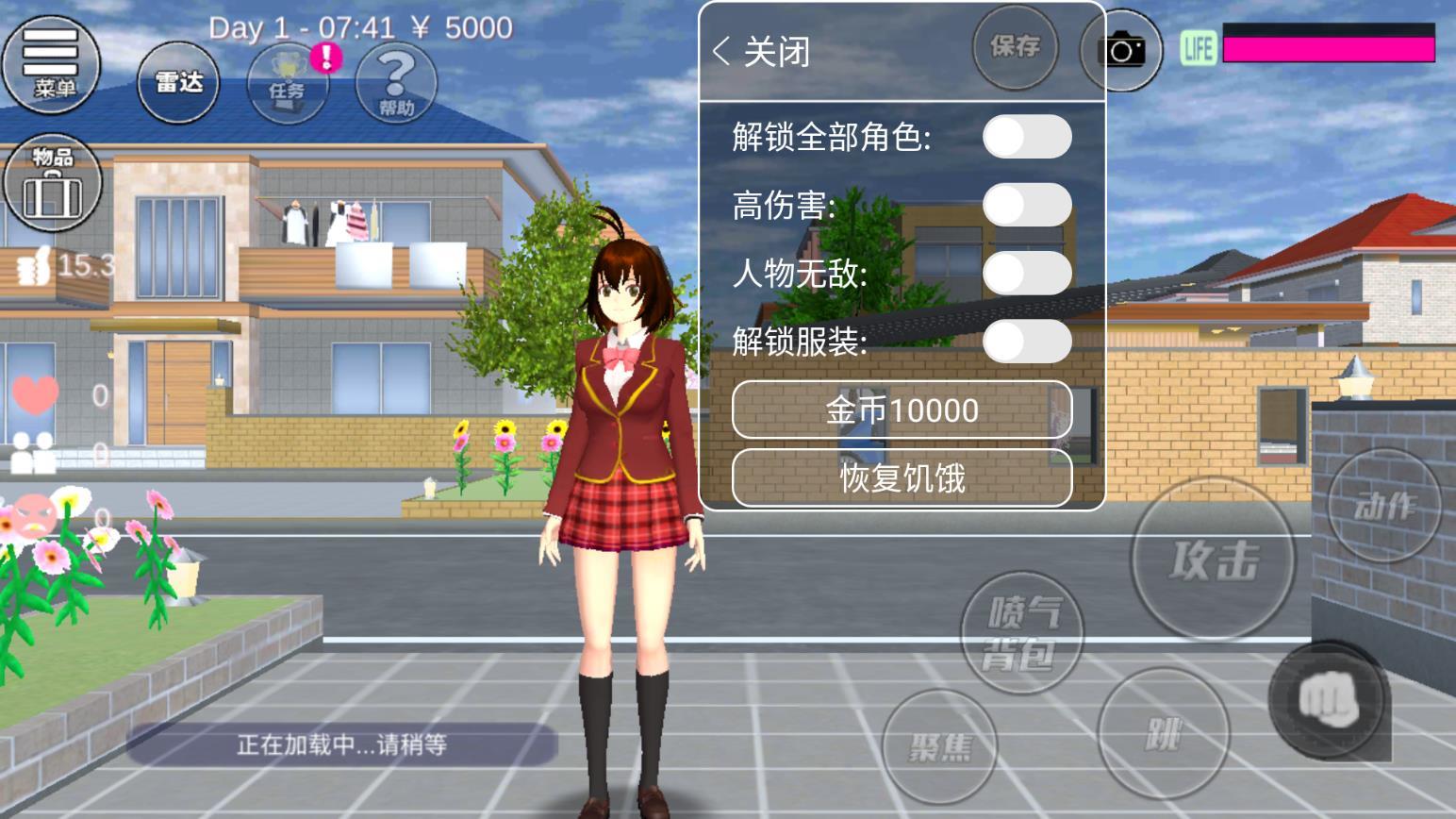Screen dimensions: 1456x819
Task: Enable the 解锁全部角色 unlock all characters toggle
Action: pyautogui.click(x=1028, y=138)
